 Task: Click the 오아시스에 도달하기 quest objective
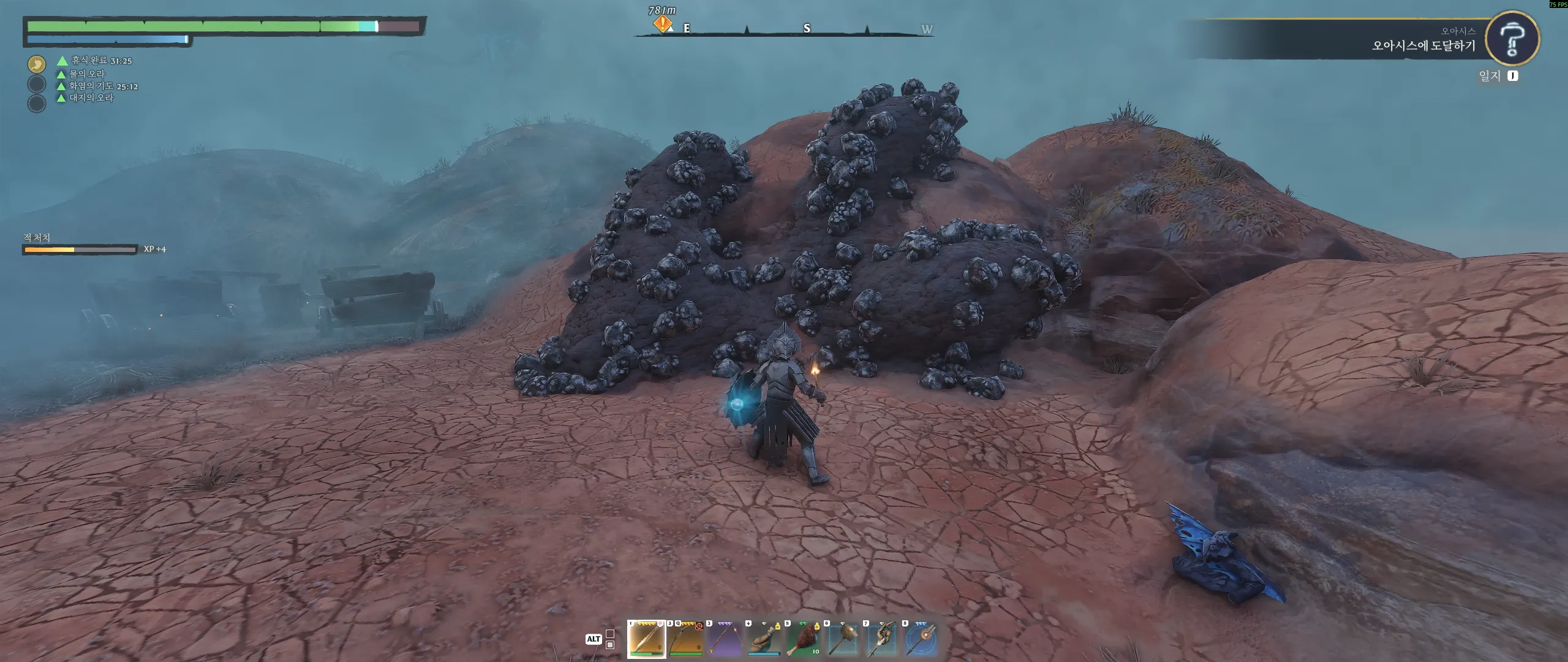[1423, 45]
